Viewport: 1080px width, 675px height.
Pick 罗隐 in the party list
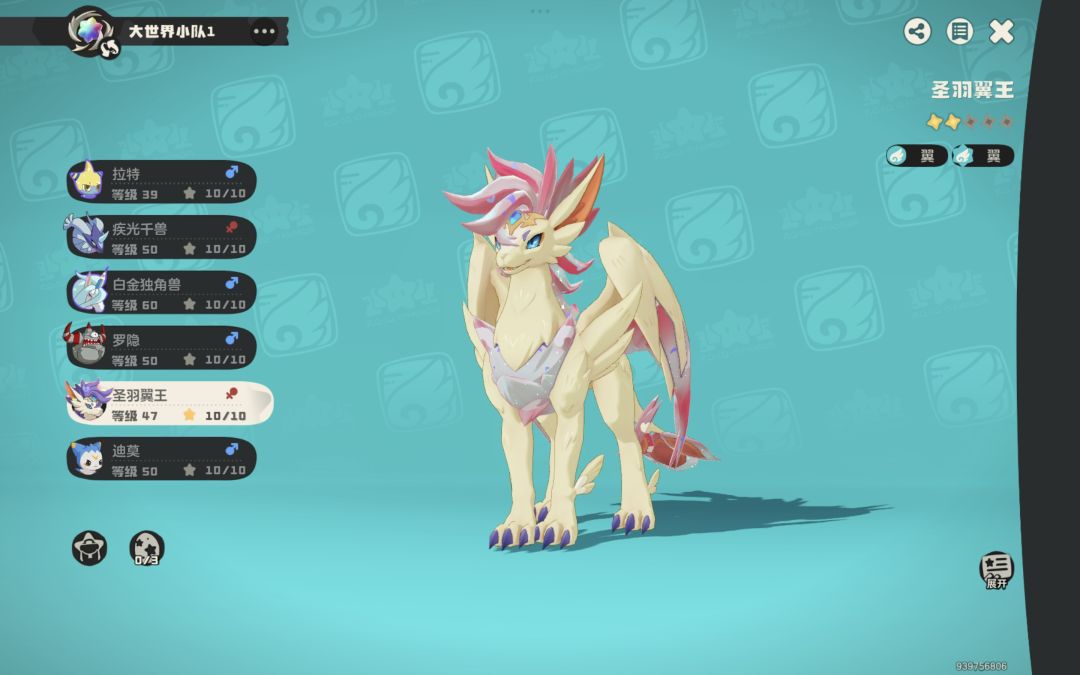tap(162, 347)
